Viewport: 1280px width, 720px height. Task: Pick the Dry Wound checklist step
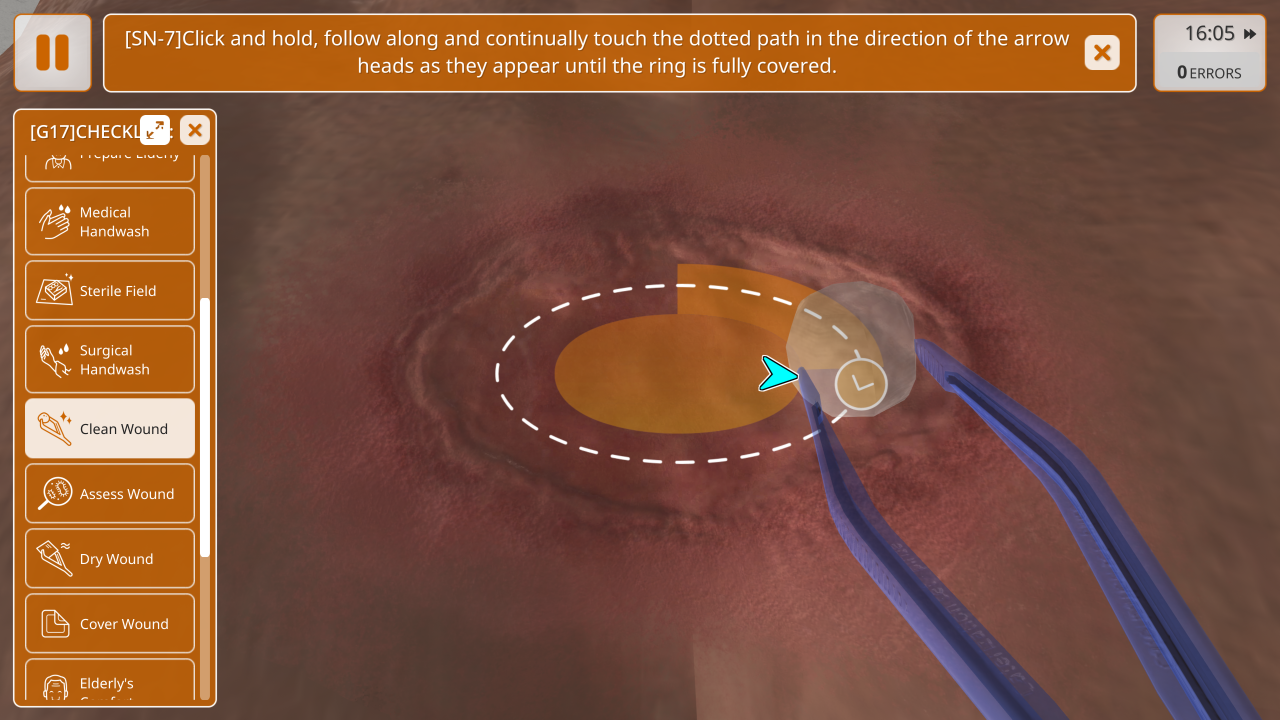coord(110,559)
